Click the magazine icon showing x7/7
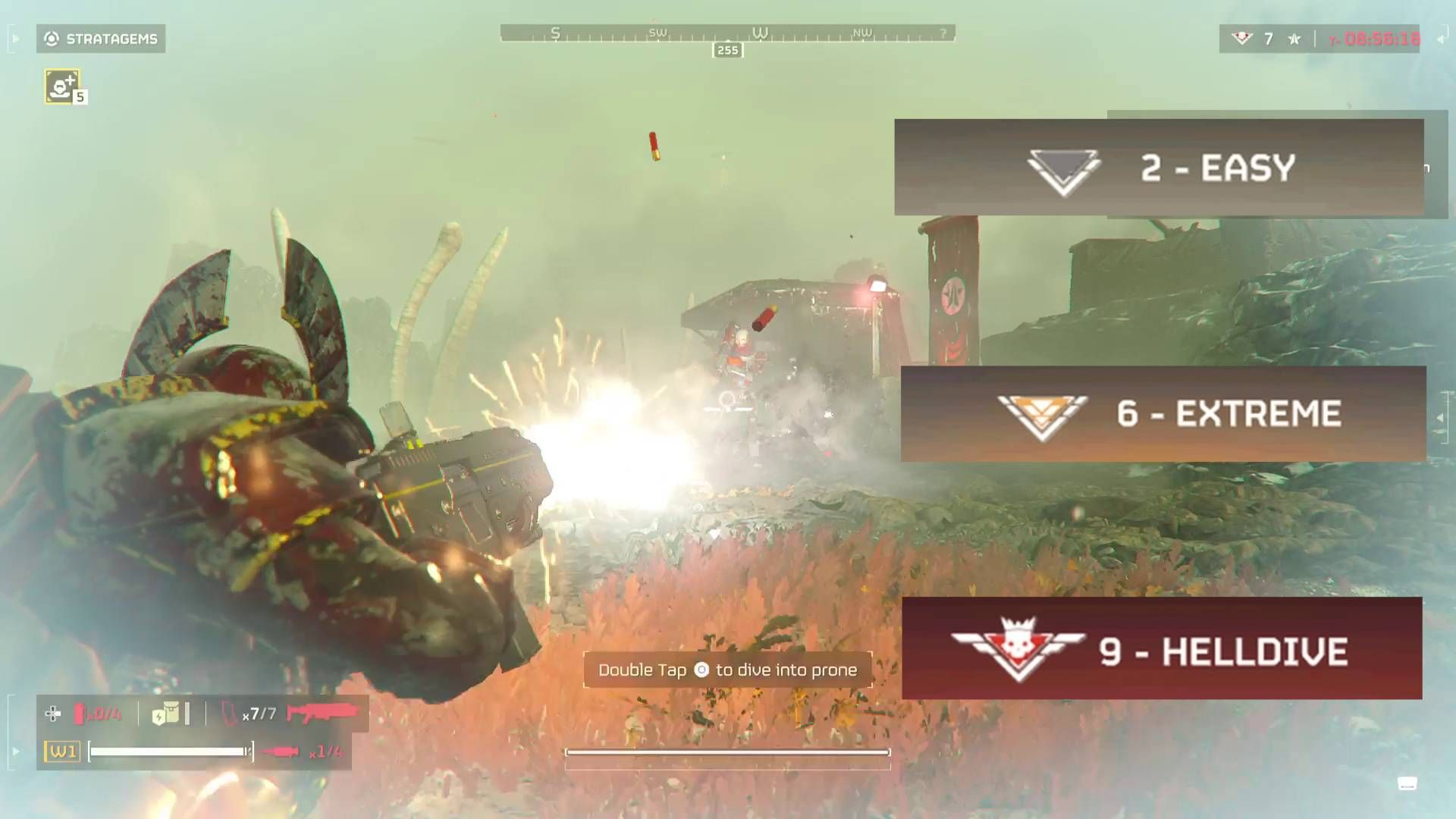The height and width of the screenshot is (819, 1456). [x=227, y=714]
